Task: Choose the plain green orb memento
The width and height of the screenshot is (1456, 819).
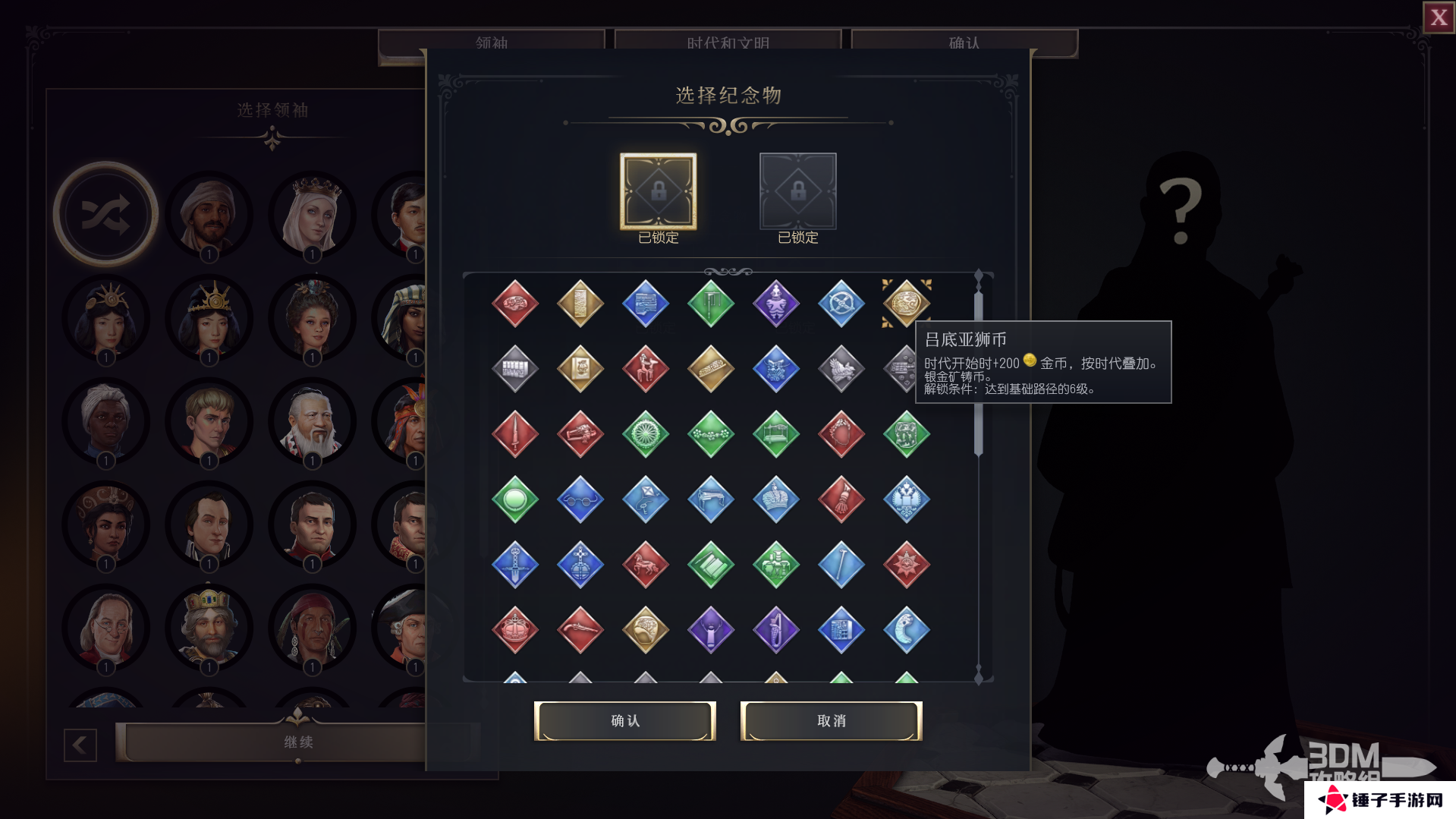Action: pos(515,499)
